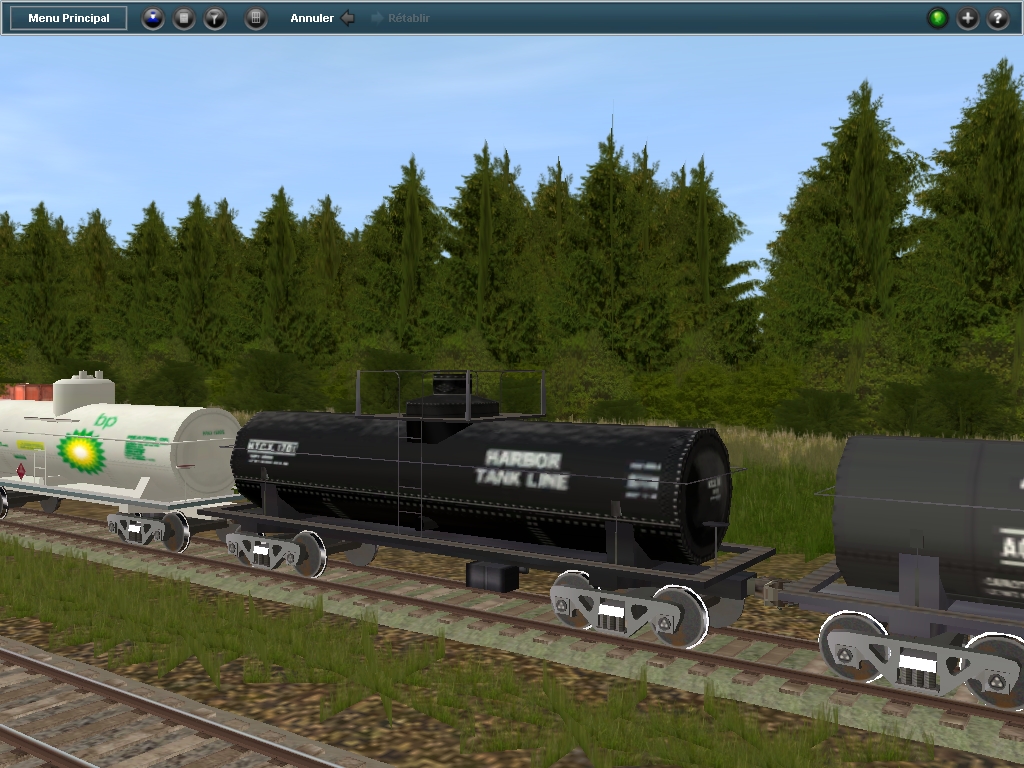The width and height of the screenshot is (1024, 768).
Task: Activate the funnel filter toolbar button
Action: 215,18
